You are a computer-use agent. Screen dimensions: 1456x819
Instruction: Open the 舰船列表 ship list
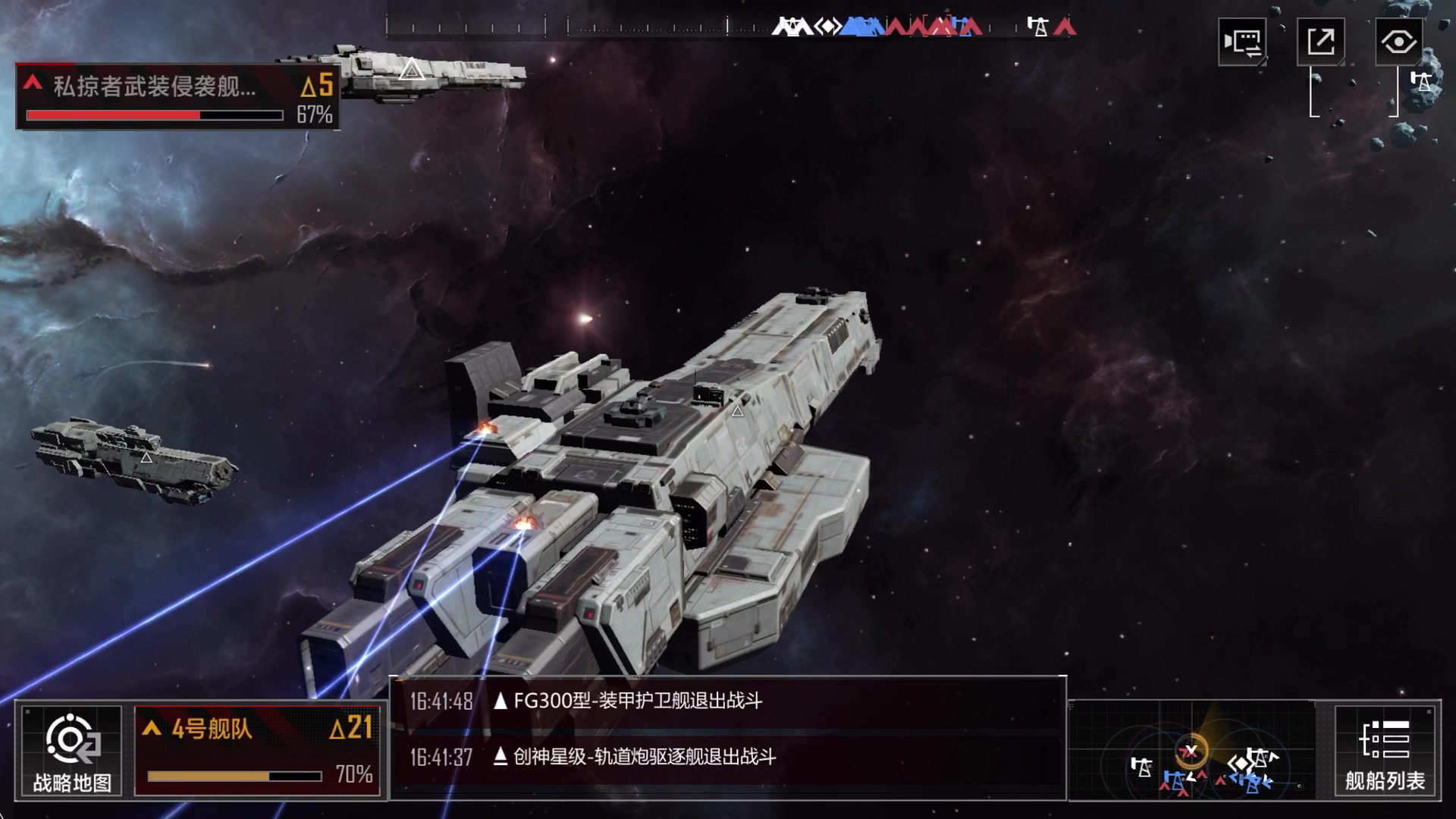(1385, 751)
